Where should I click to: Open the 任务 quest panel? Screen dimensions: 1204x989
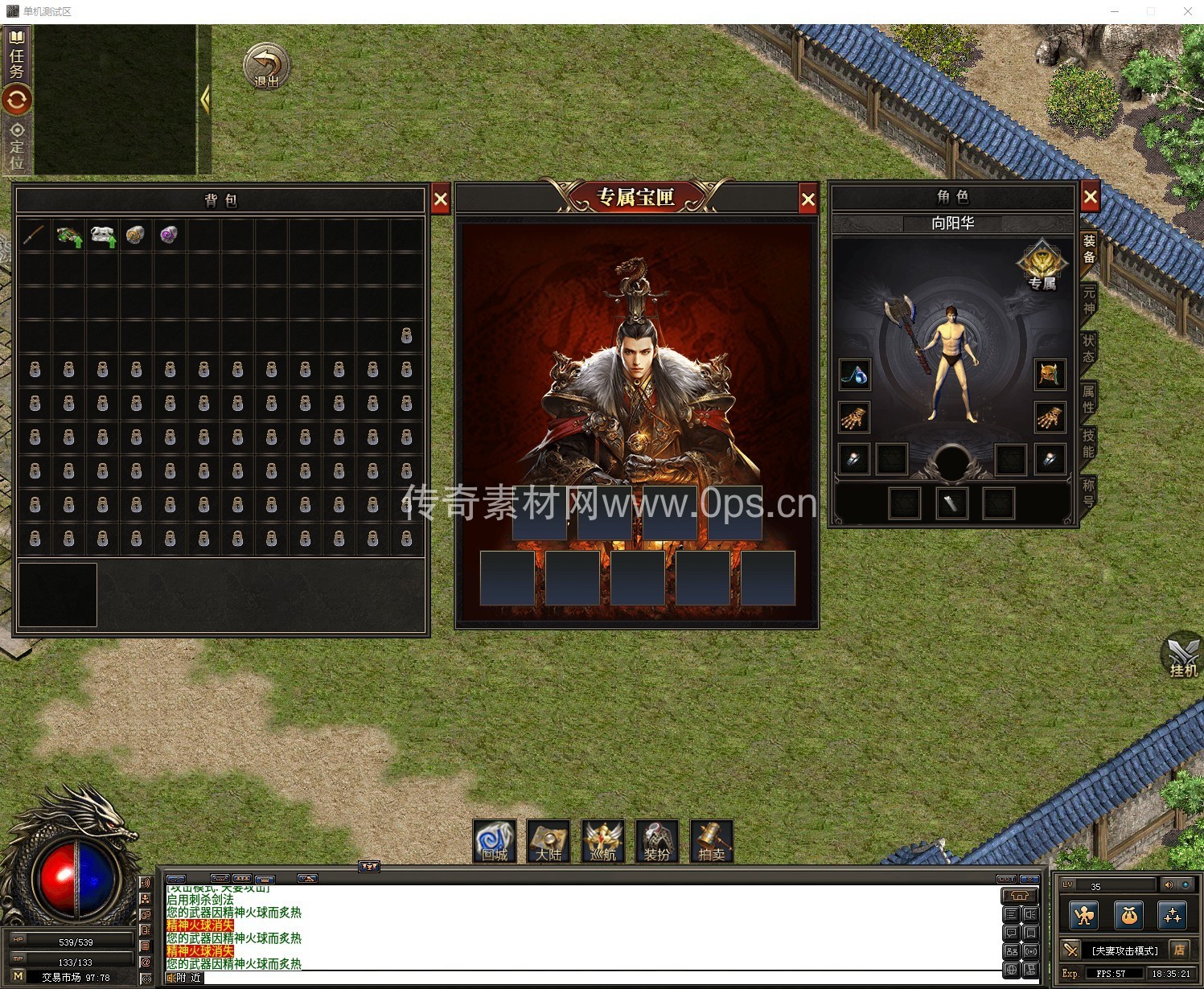point(17,55)
